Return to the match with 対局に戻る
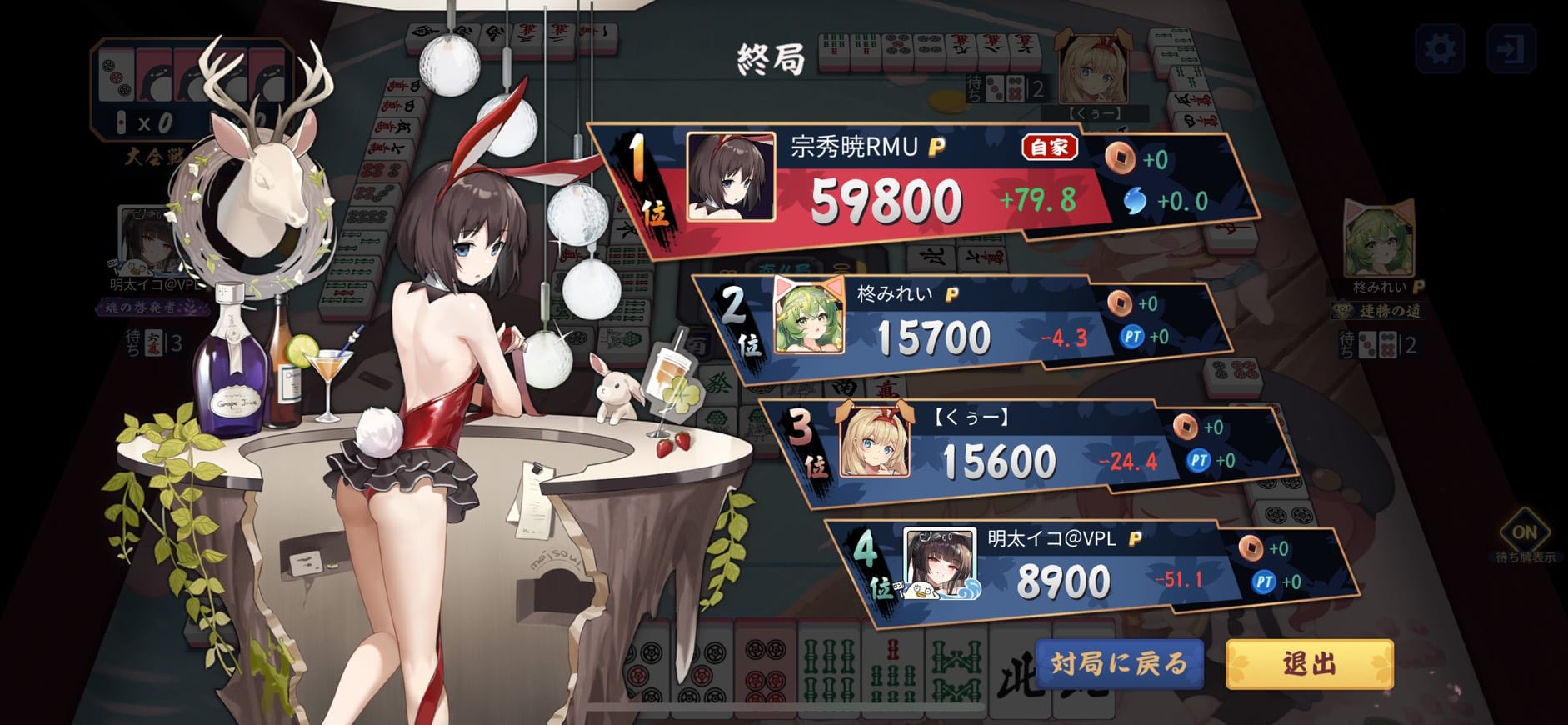The image size is (1568, 725). pyautogui.click(x=1119, y=663)
